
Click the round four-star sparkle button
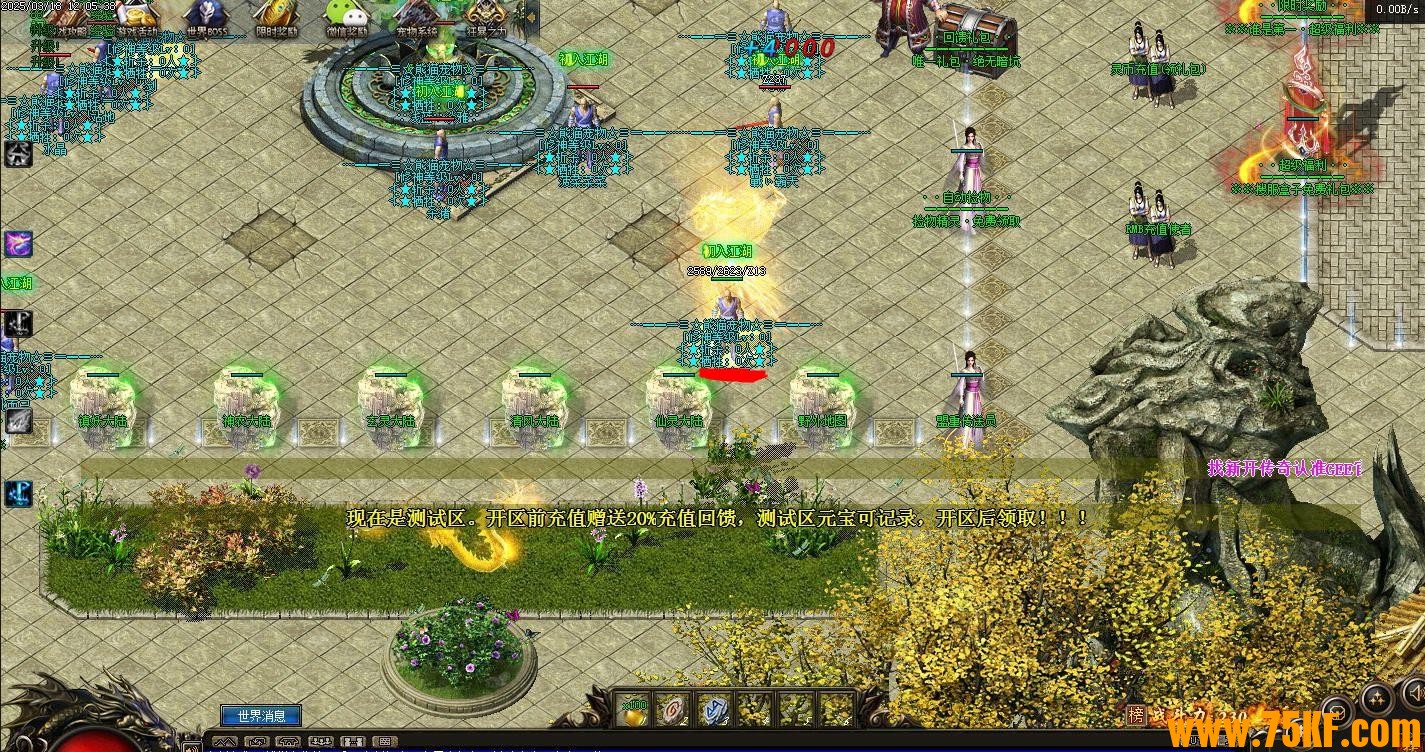pos(1377,697)
